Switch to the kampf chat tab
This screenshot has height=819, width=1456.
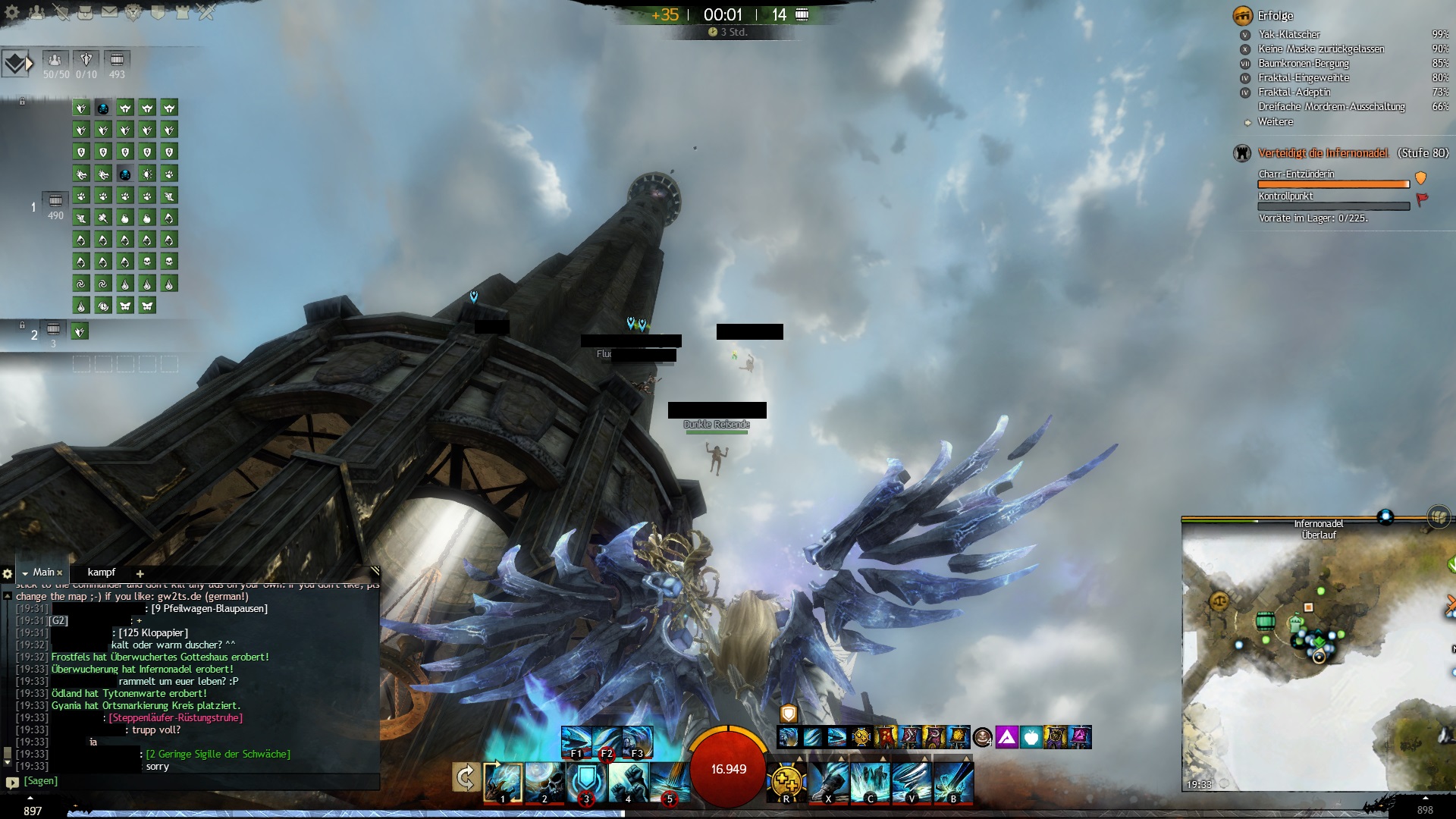point(102,573)
